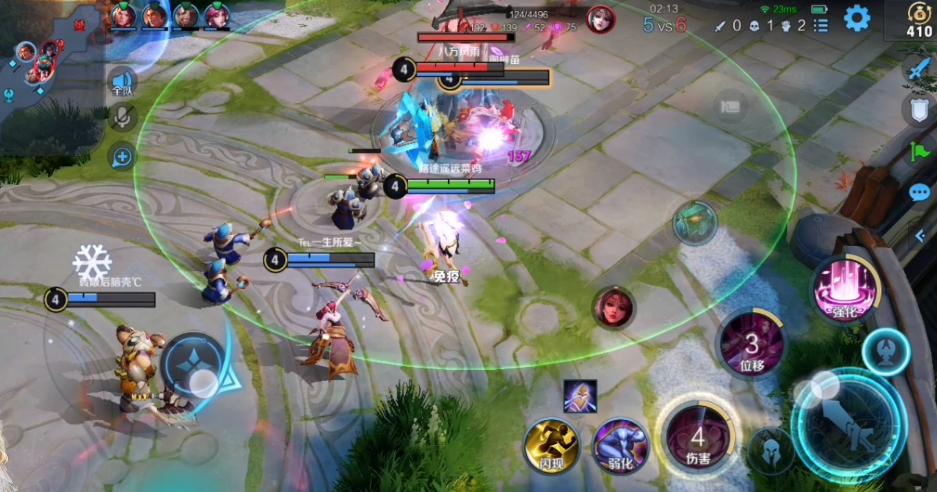937x492 pixels.
Task: Click the helmet target-hero attack button
Action: pos(771,451)
